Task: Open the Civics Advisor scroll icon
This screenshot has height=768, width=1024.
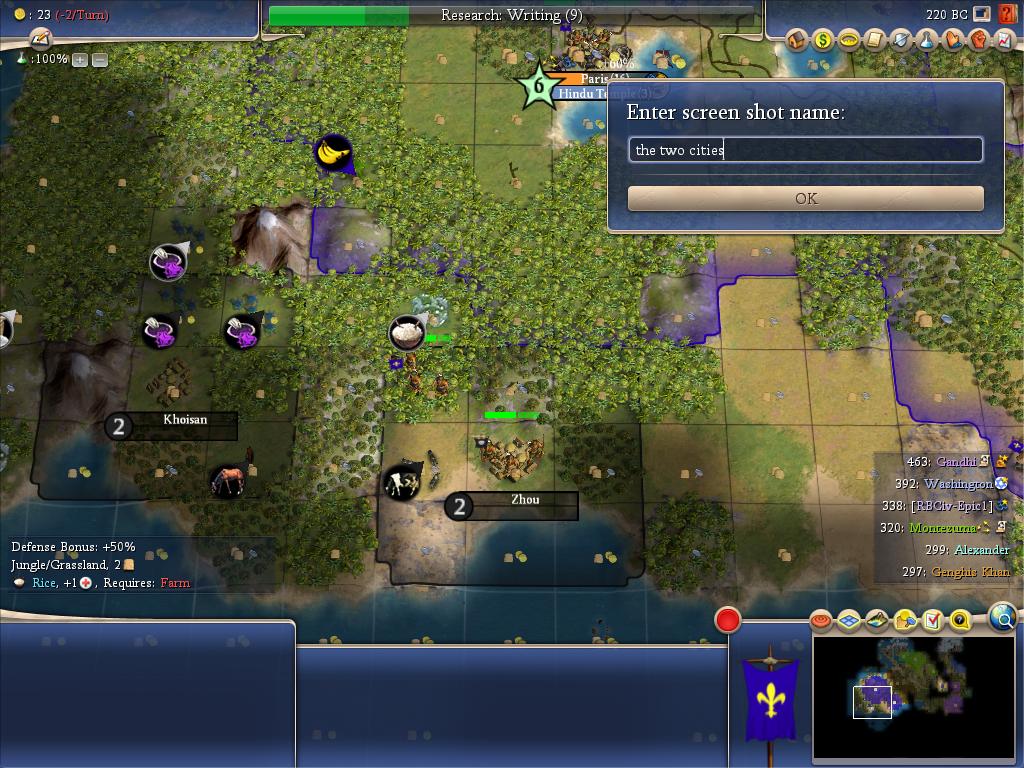Action: [875, 40]
